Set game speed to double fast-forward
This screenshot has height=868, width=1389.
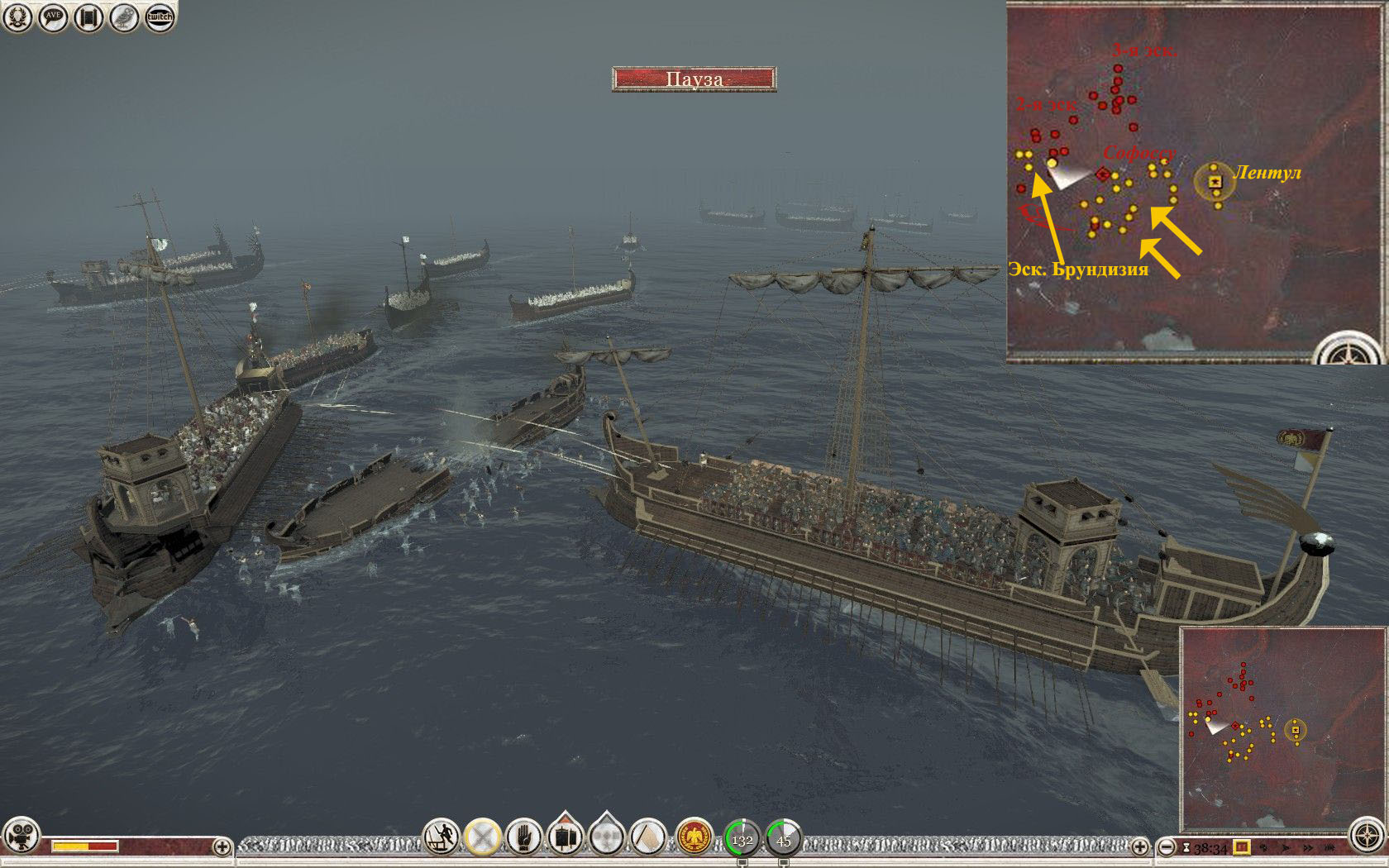pos(1307,847)
